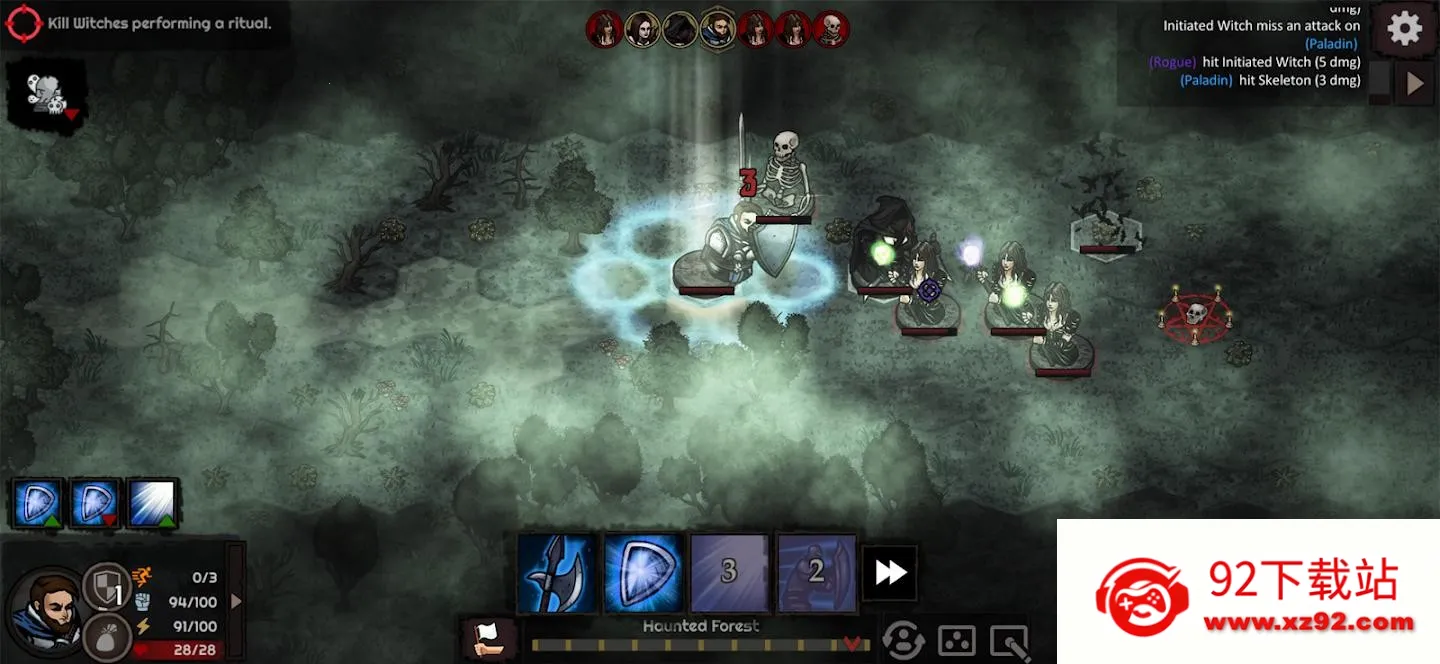End turn with the fast-forward button

click(890, 573)
